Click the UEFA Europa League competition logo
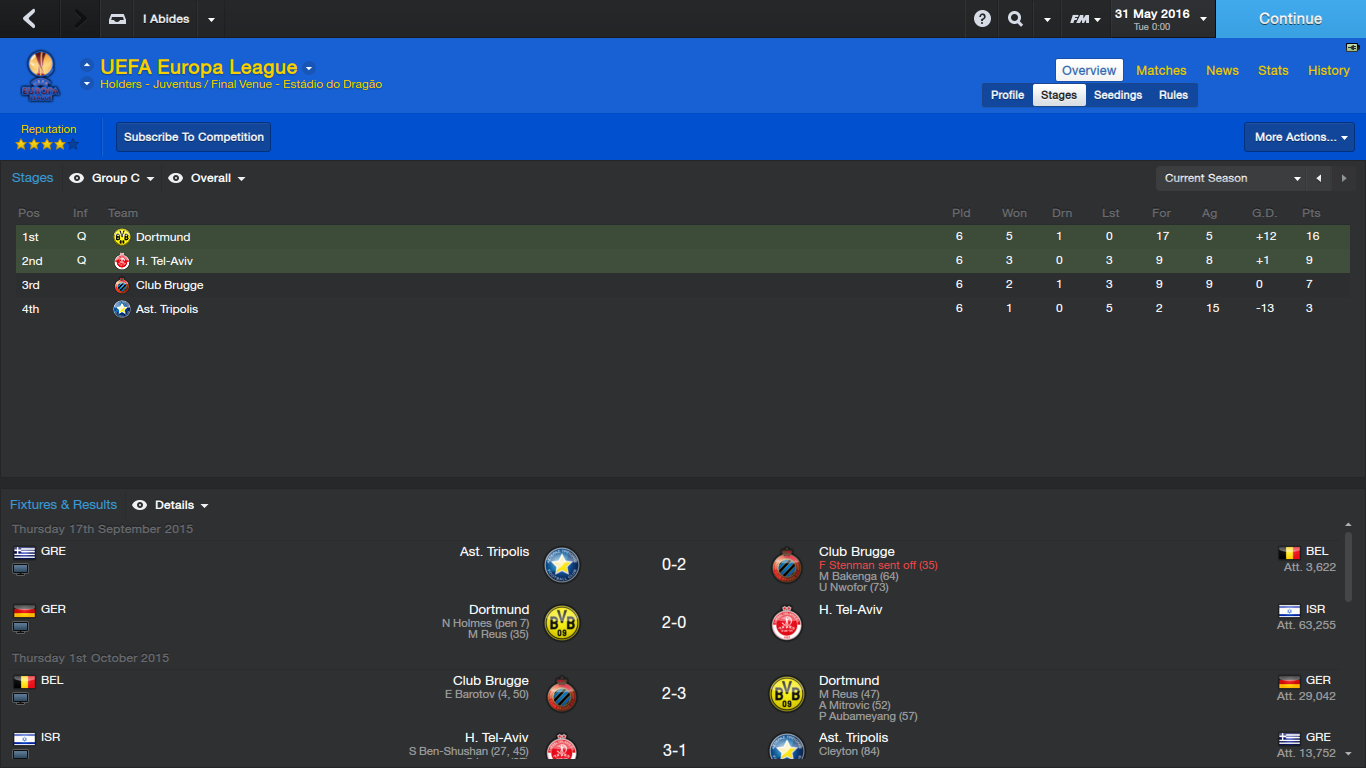1366x768 pixels. pos(41,75)
